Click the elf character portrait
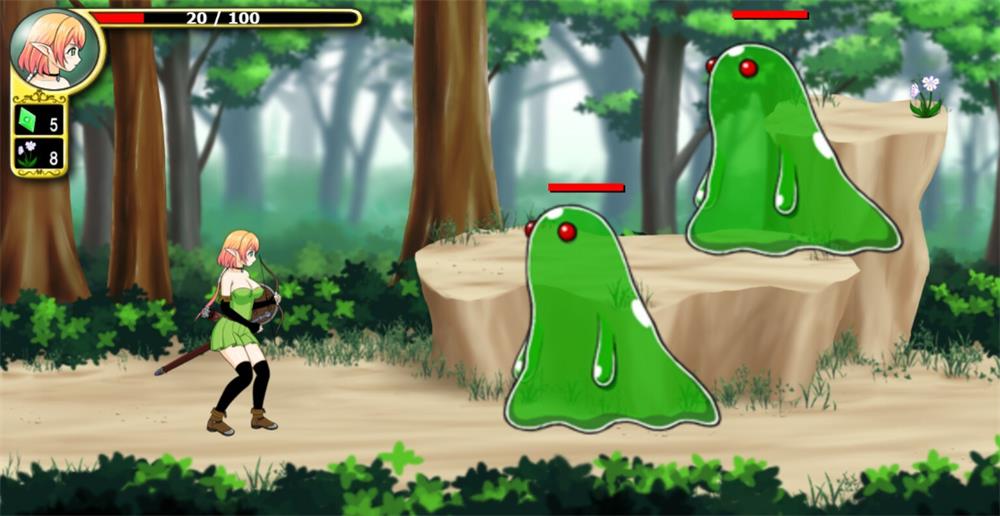Viewport: 1000px width, 516px height. pos(55,49)
